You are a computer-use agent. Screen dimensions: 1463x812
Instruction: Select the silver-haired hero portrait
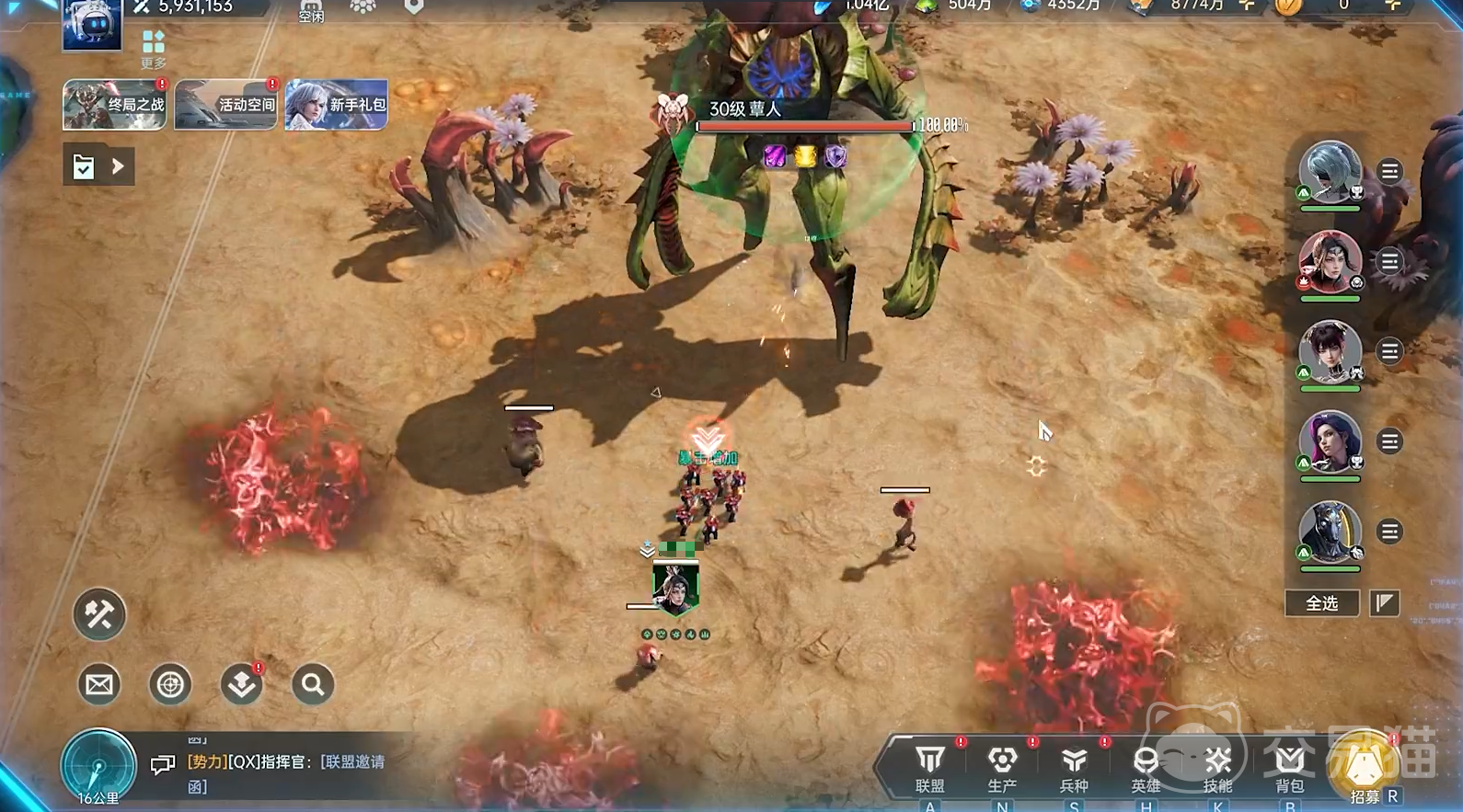[x=1330, y=172]
